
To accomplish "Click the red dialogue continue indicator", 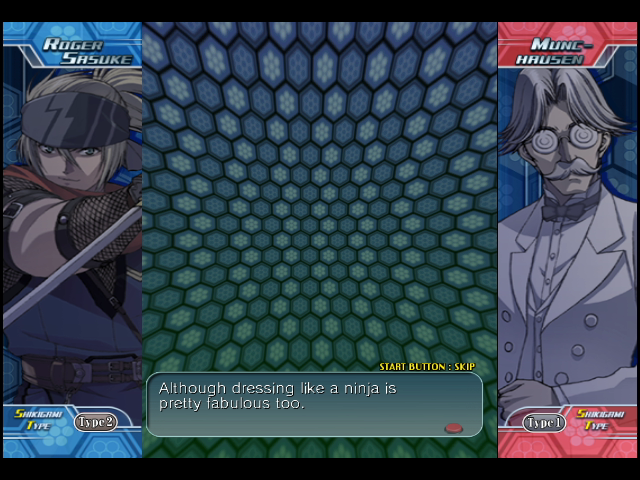I will (x=453, y=427).
